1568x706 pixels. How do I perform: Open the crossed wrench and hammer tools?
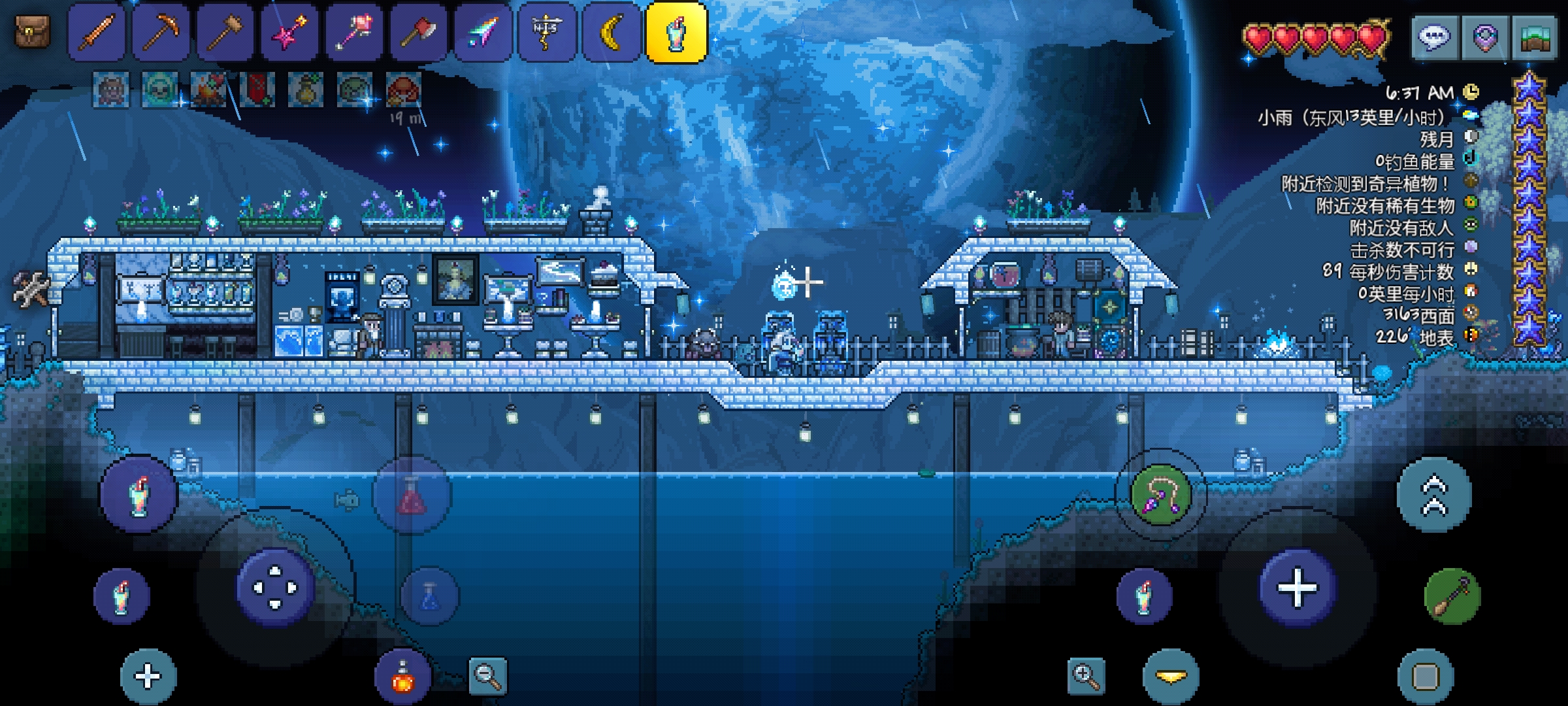click(30, 289)
